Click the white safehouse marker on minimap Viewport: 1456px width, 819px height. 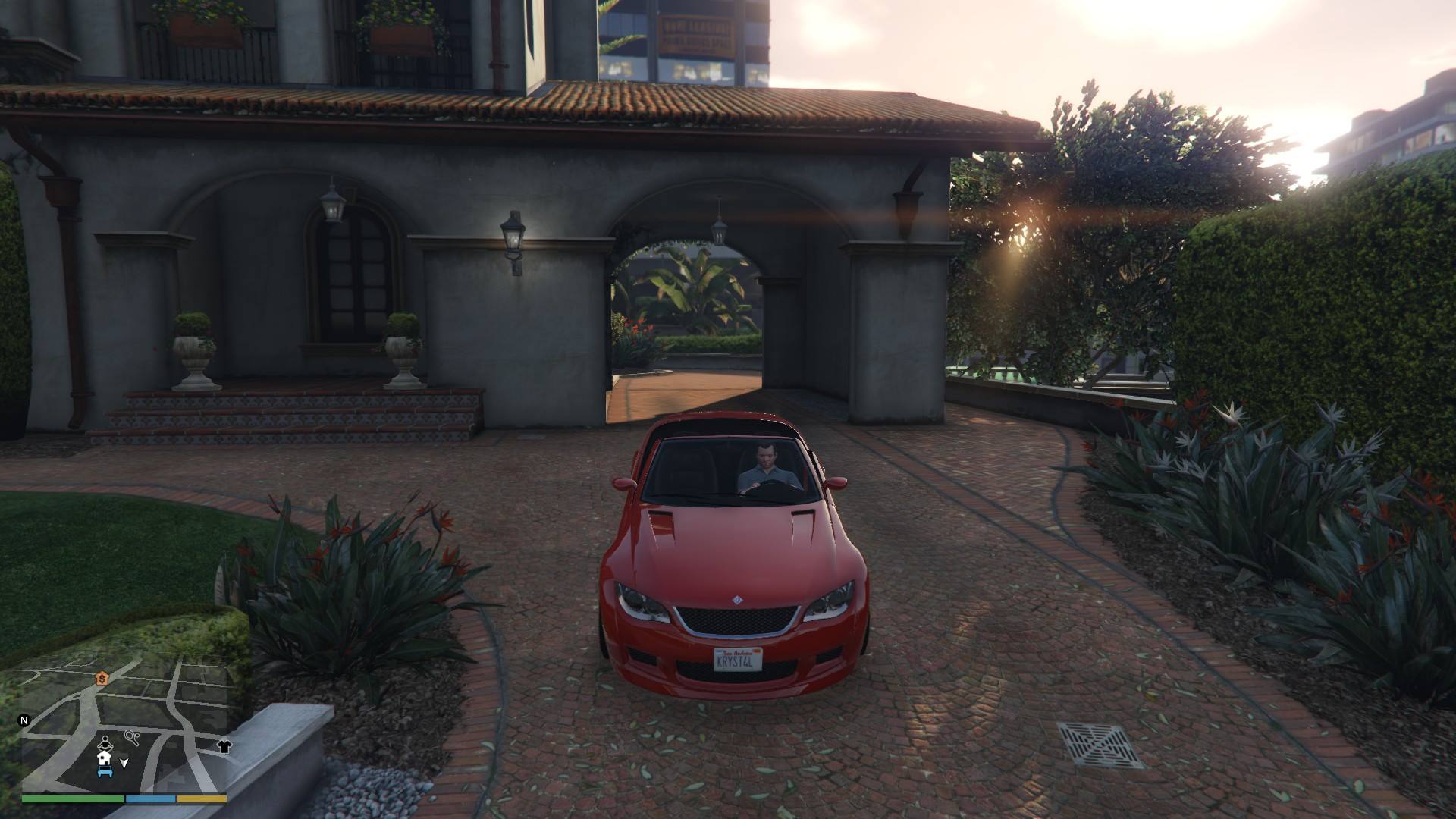click(x=104, y=758)
